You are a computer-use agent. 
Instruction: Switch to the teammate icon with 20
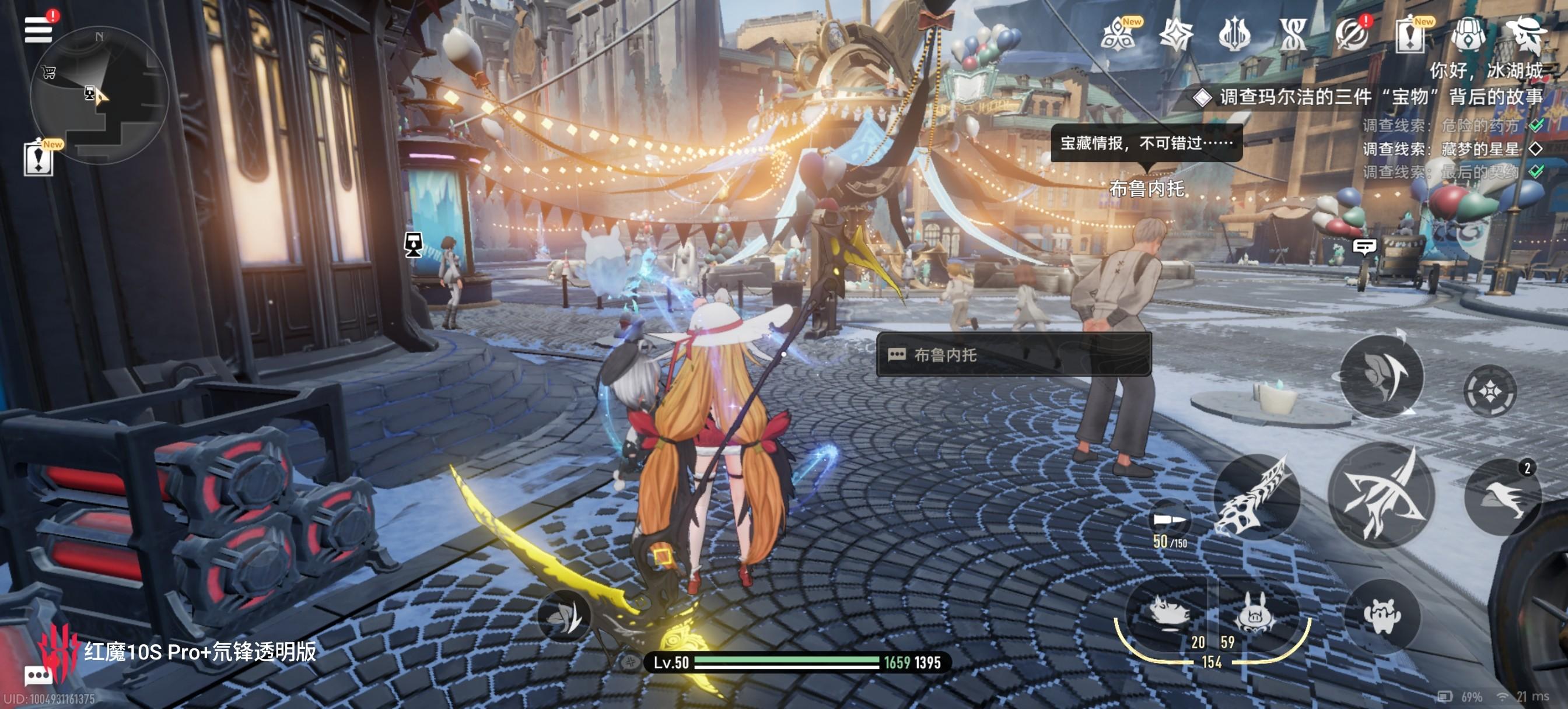(x=1170, y=615)
